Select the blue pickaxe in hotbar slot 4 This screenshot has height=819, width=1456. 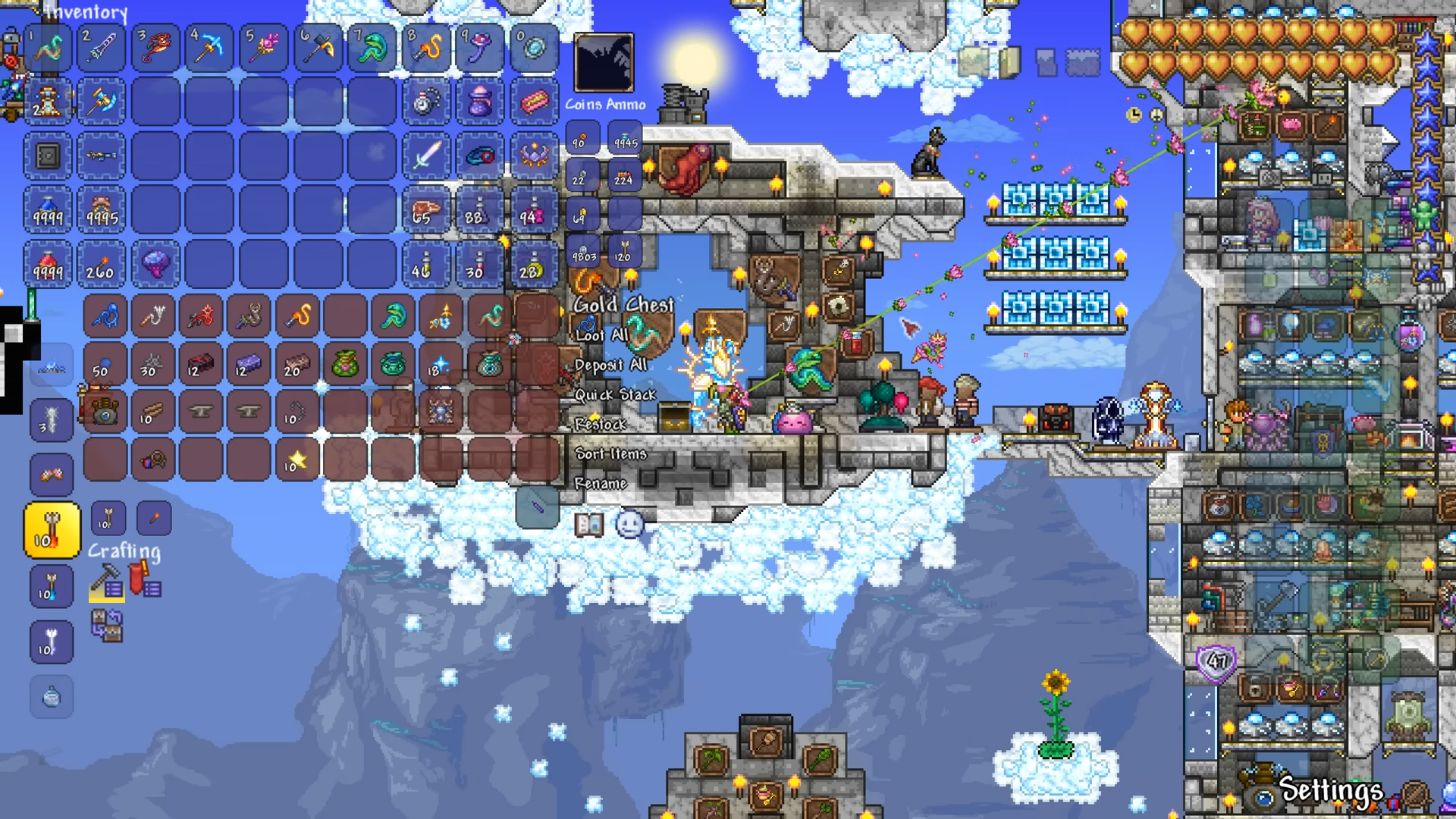pyautogui.click(x=209, y=49)
